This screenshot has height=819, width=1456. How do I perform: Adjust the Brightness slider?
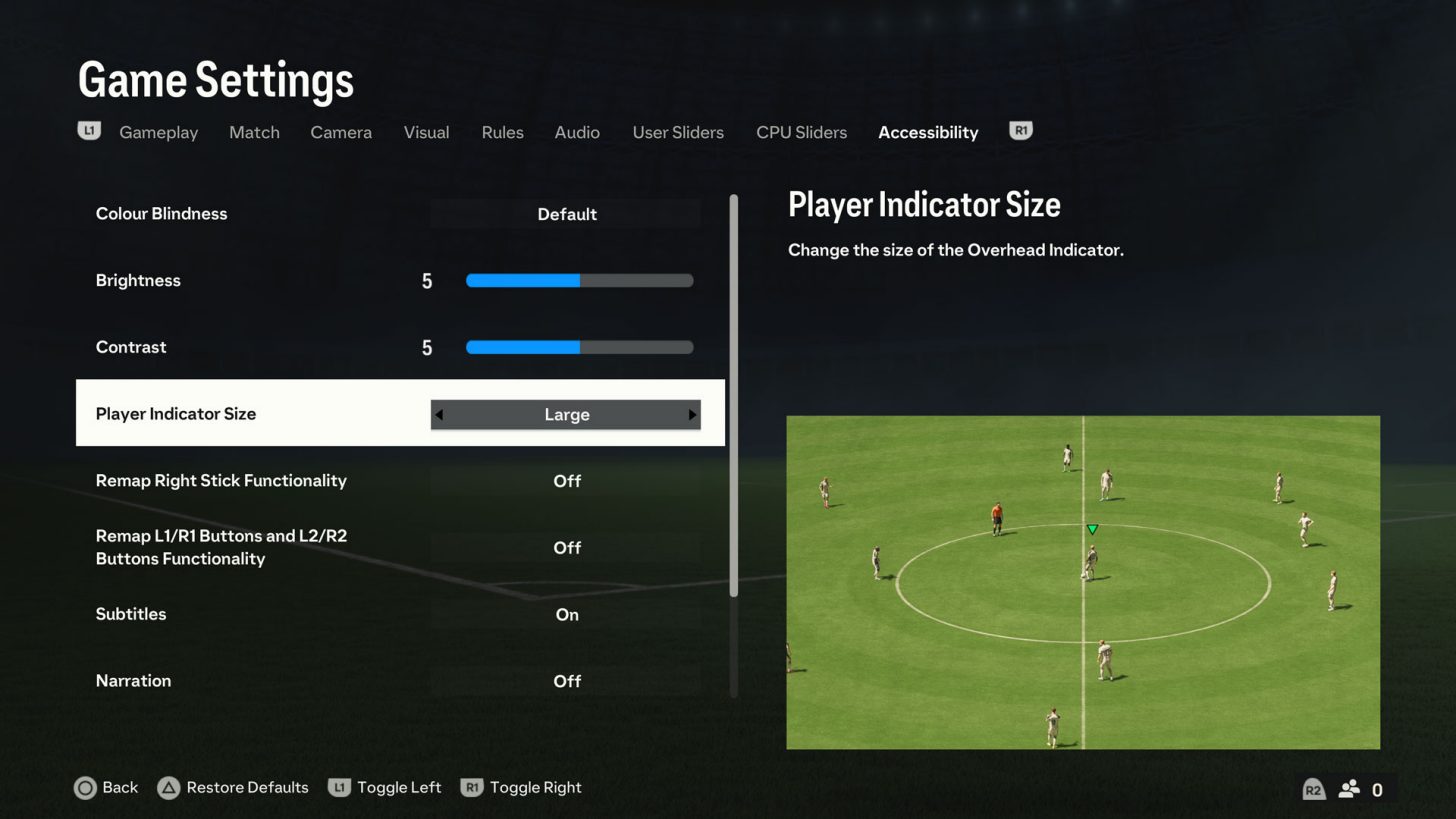pyautogui.click(x=579, y=281)
